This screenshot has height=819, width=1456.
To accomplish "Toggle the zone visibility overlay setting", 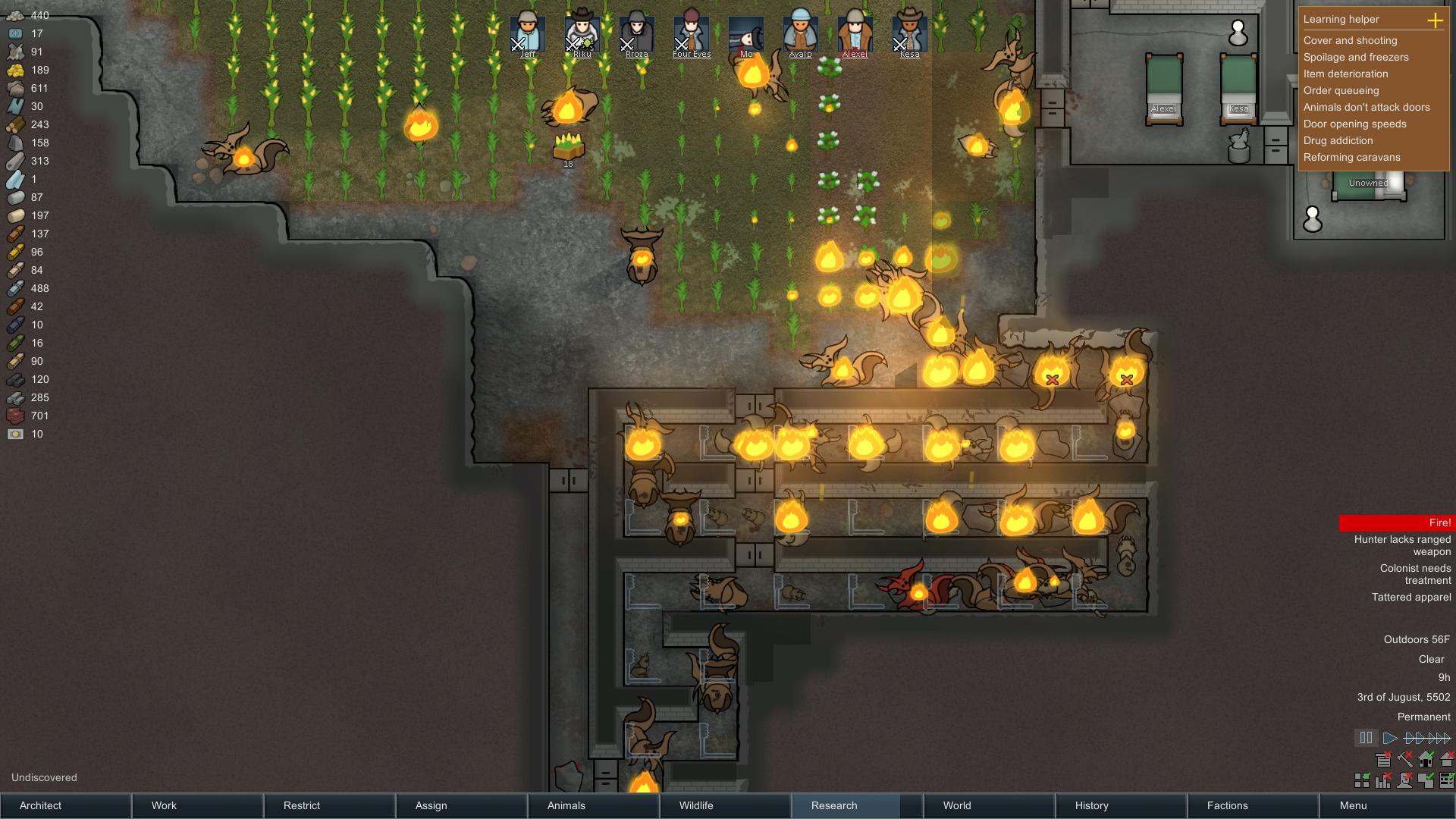I will 1426,779.
